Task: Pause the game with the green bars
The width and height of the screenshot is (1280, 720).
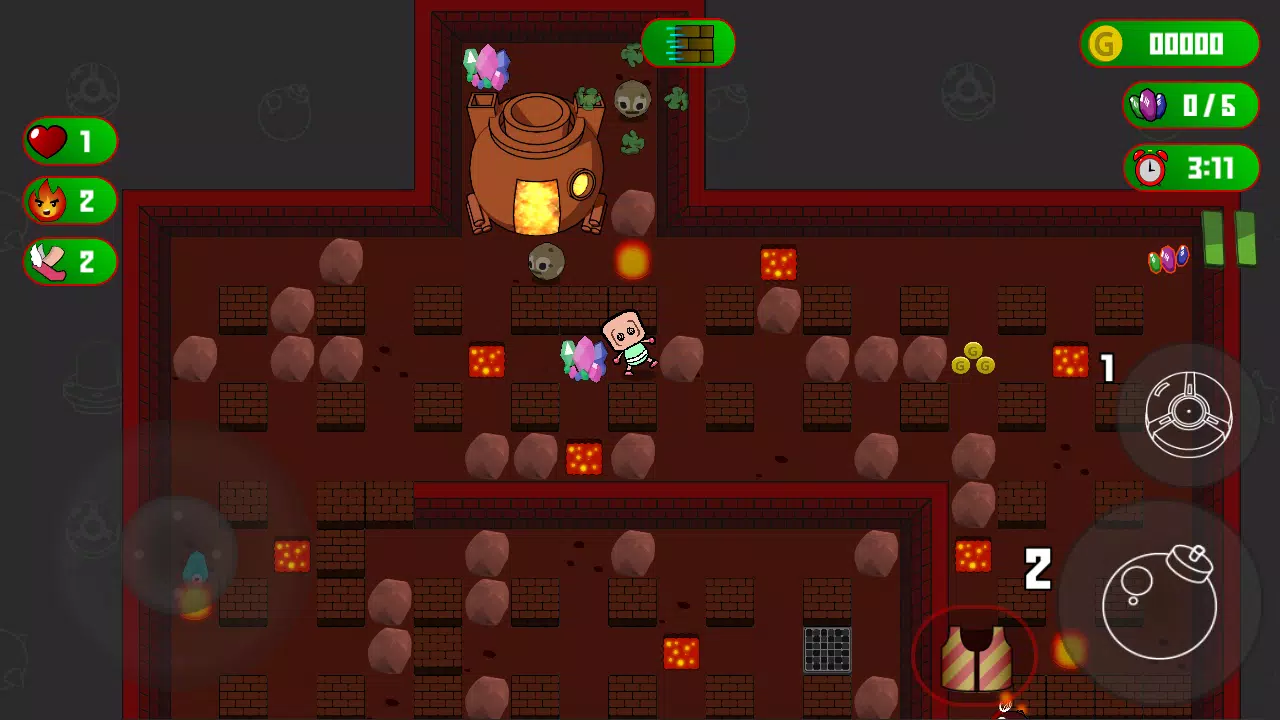Action: (1228, 239)
